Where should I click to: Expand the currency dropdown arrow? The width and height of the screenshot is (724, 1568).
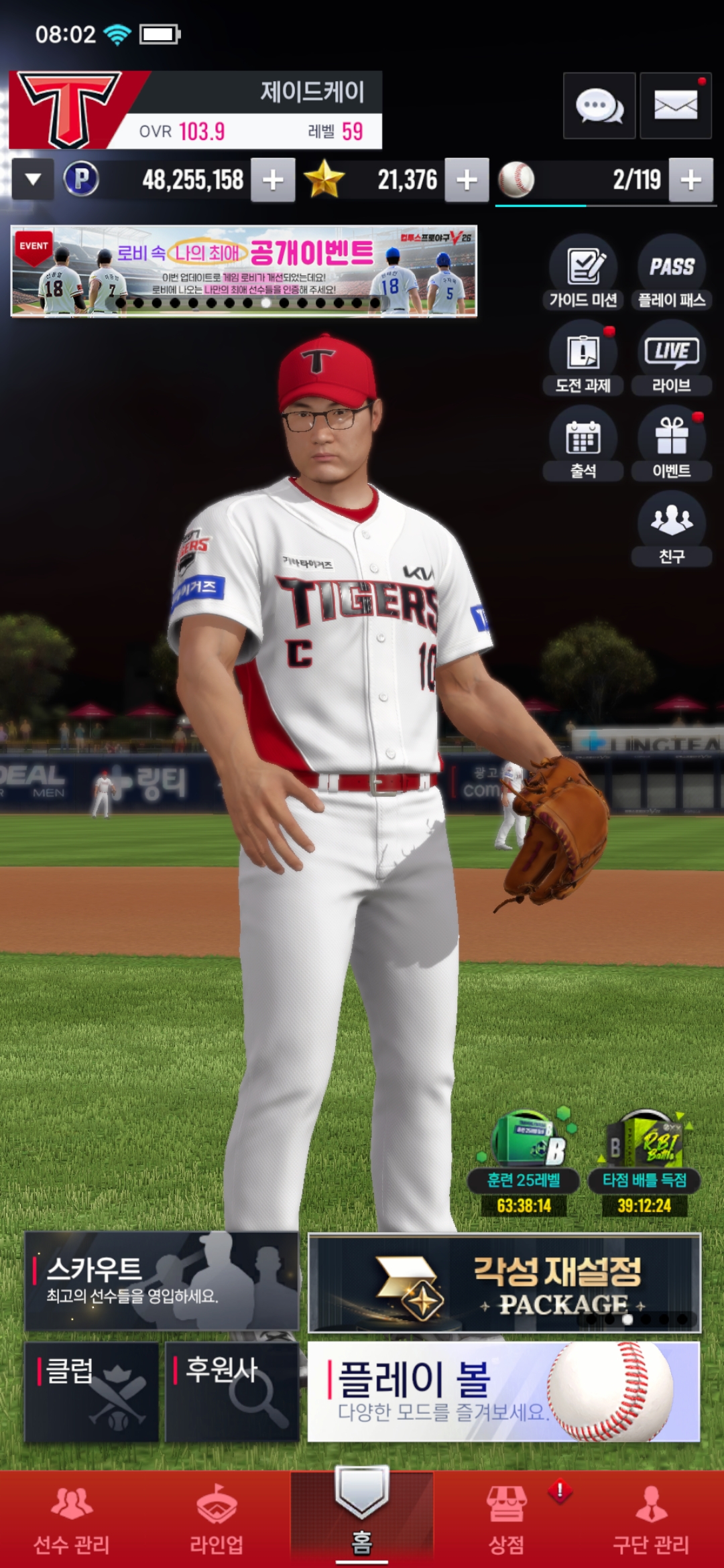pyautogui.click(x=33, y=180)
